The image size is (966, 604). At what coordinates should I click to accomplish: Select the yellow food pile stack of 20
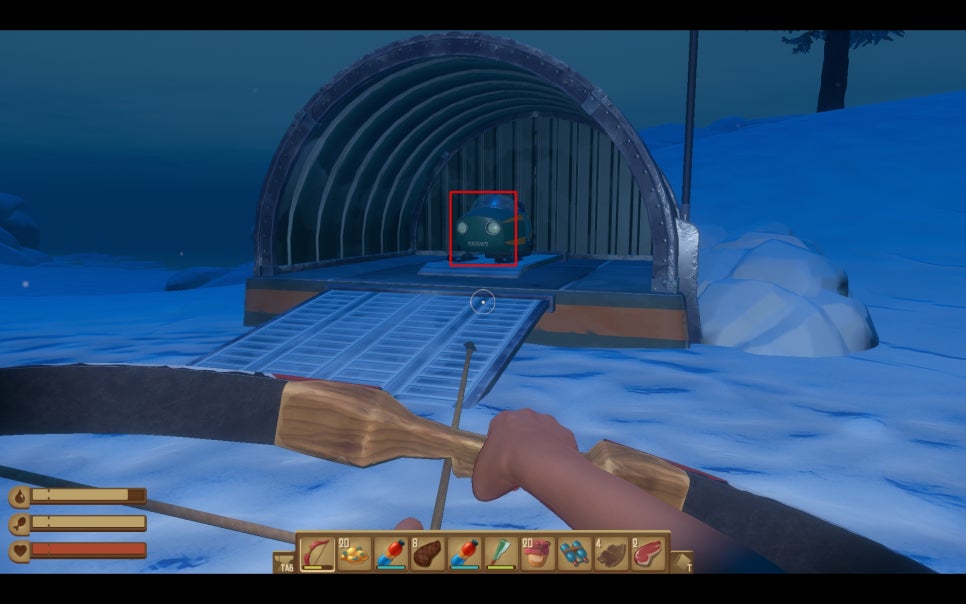[354, 552]
